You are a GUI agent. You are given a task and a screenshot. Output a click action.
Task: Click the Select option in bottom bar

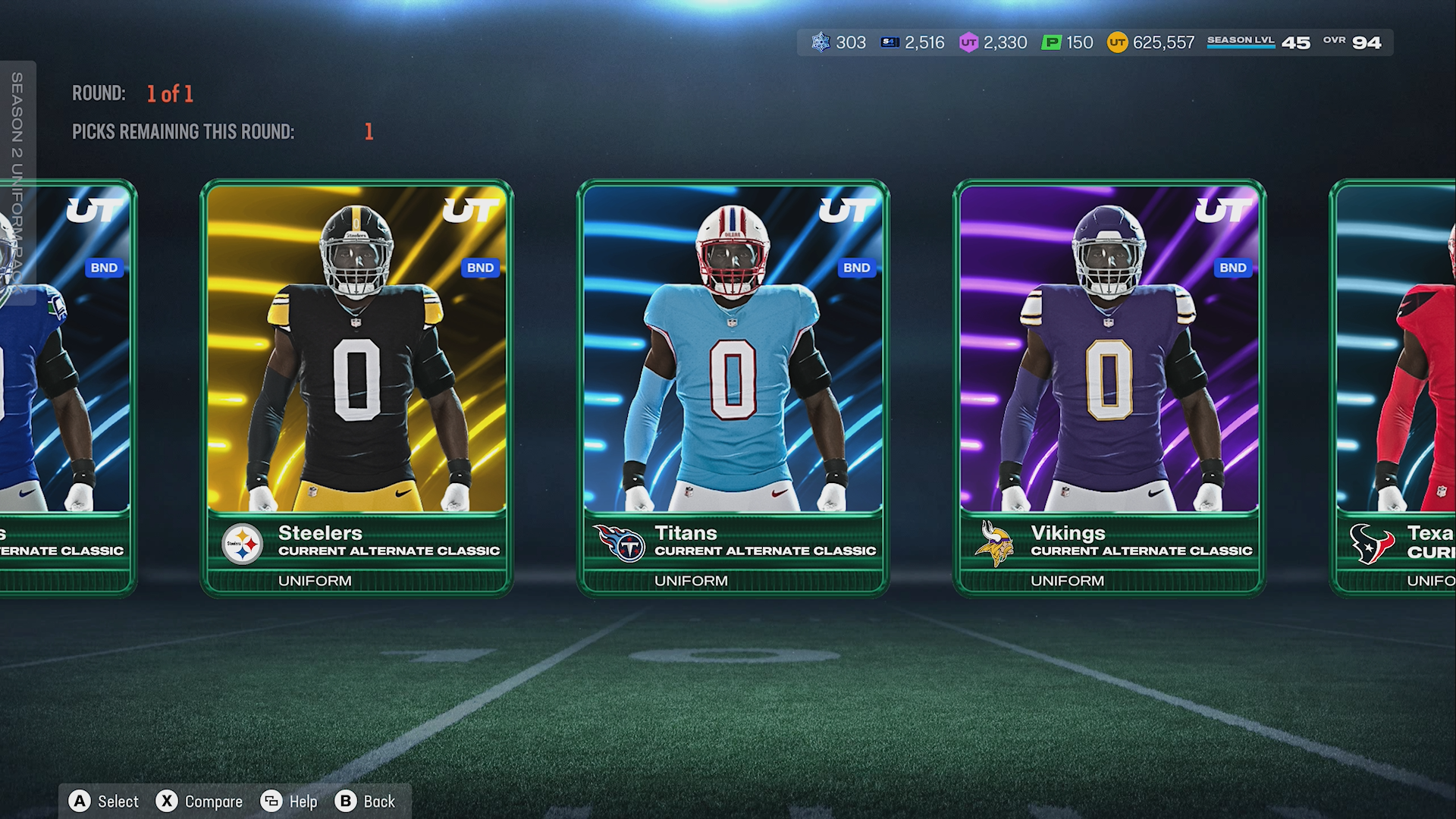tap(104, 802)
